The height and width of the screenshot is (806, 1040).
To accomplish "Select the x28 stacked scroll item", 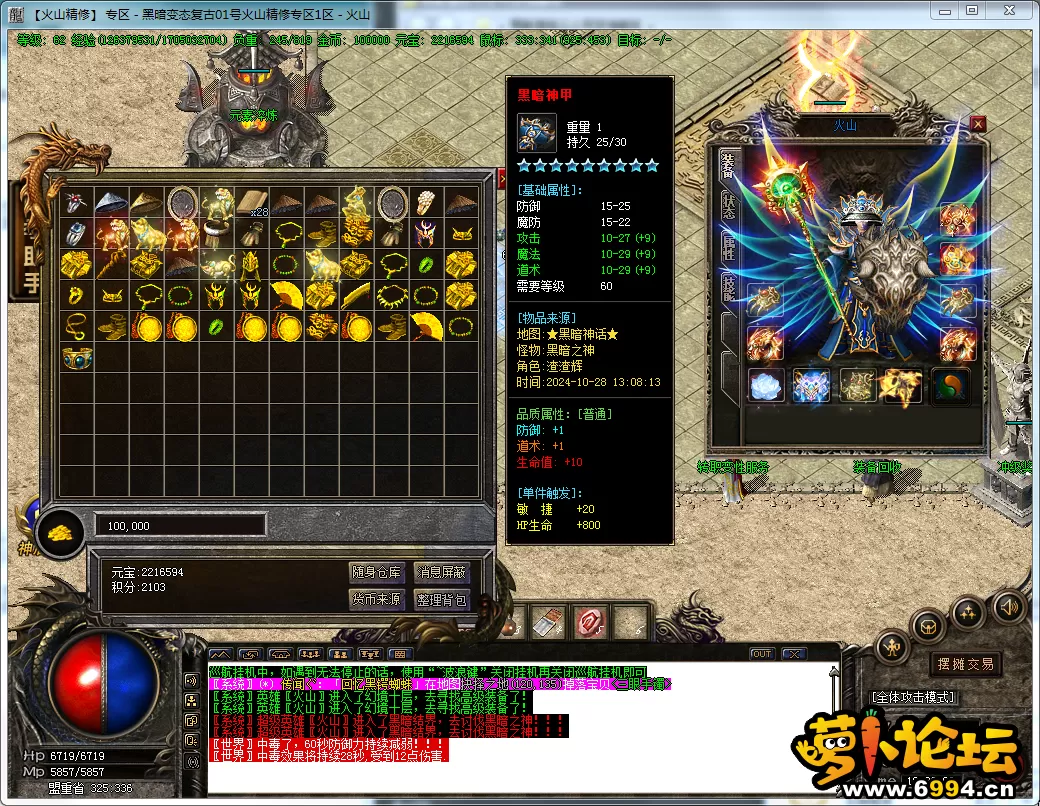I will click(253, 203).
